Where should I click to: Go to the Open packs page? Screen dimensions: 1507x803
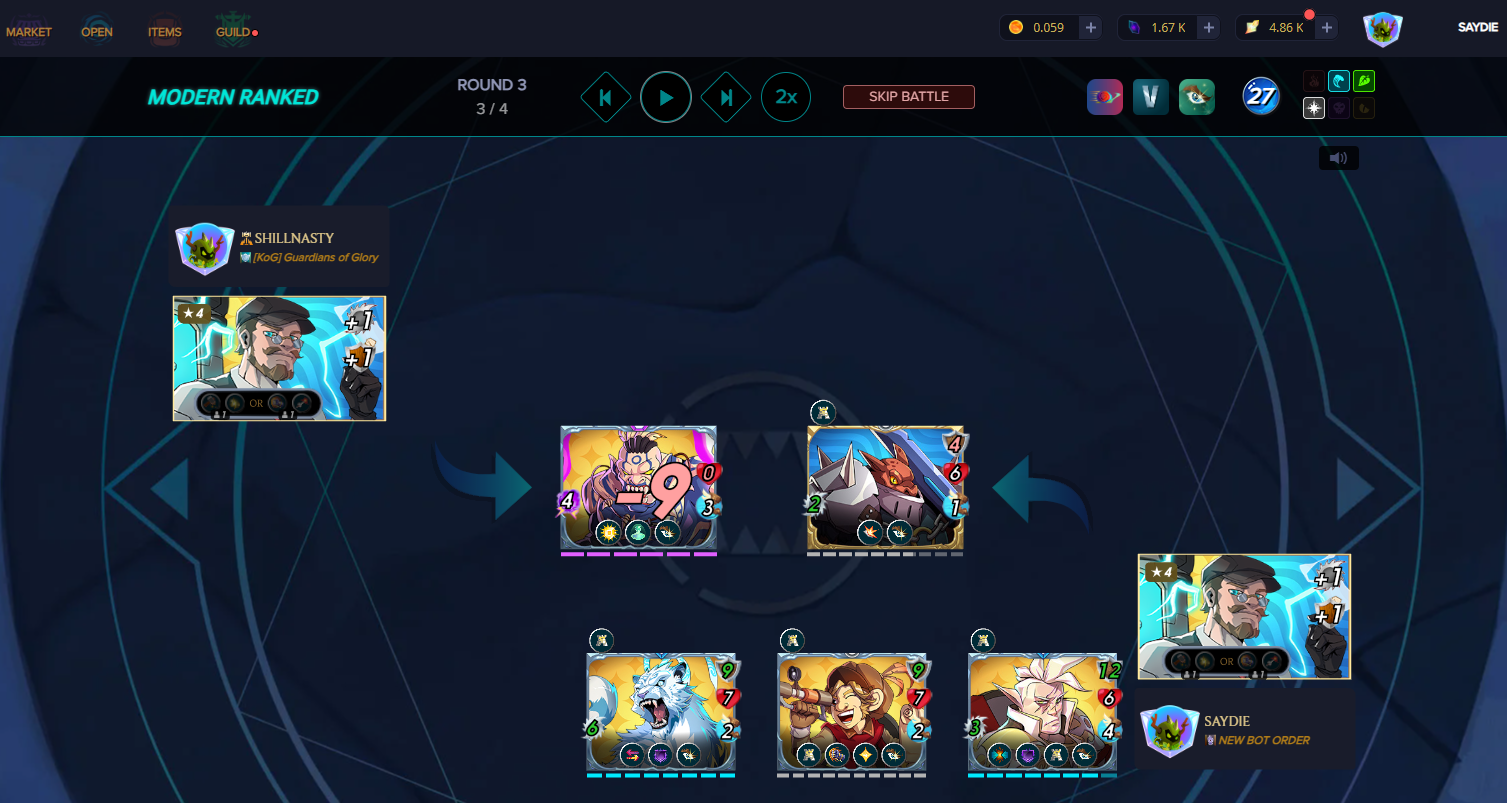[x=97, y=31]
